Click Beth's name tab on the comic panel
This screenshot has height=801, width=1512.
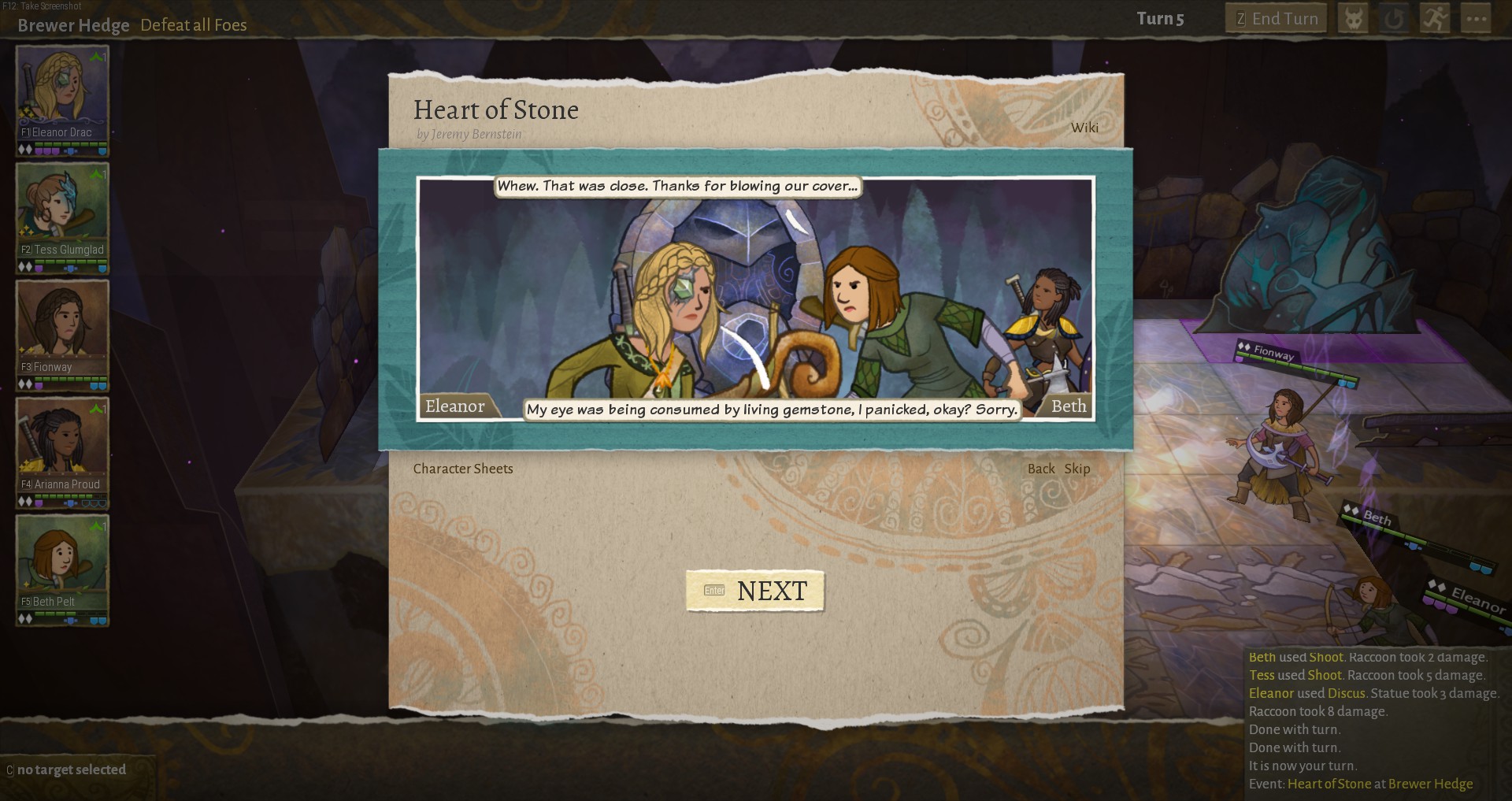pos(1069,406)
